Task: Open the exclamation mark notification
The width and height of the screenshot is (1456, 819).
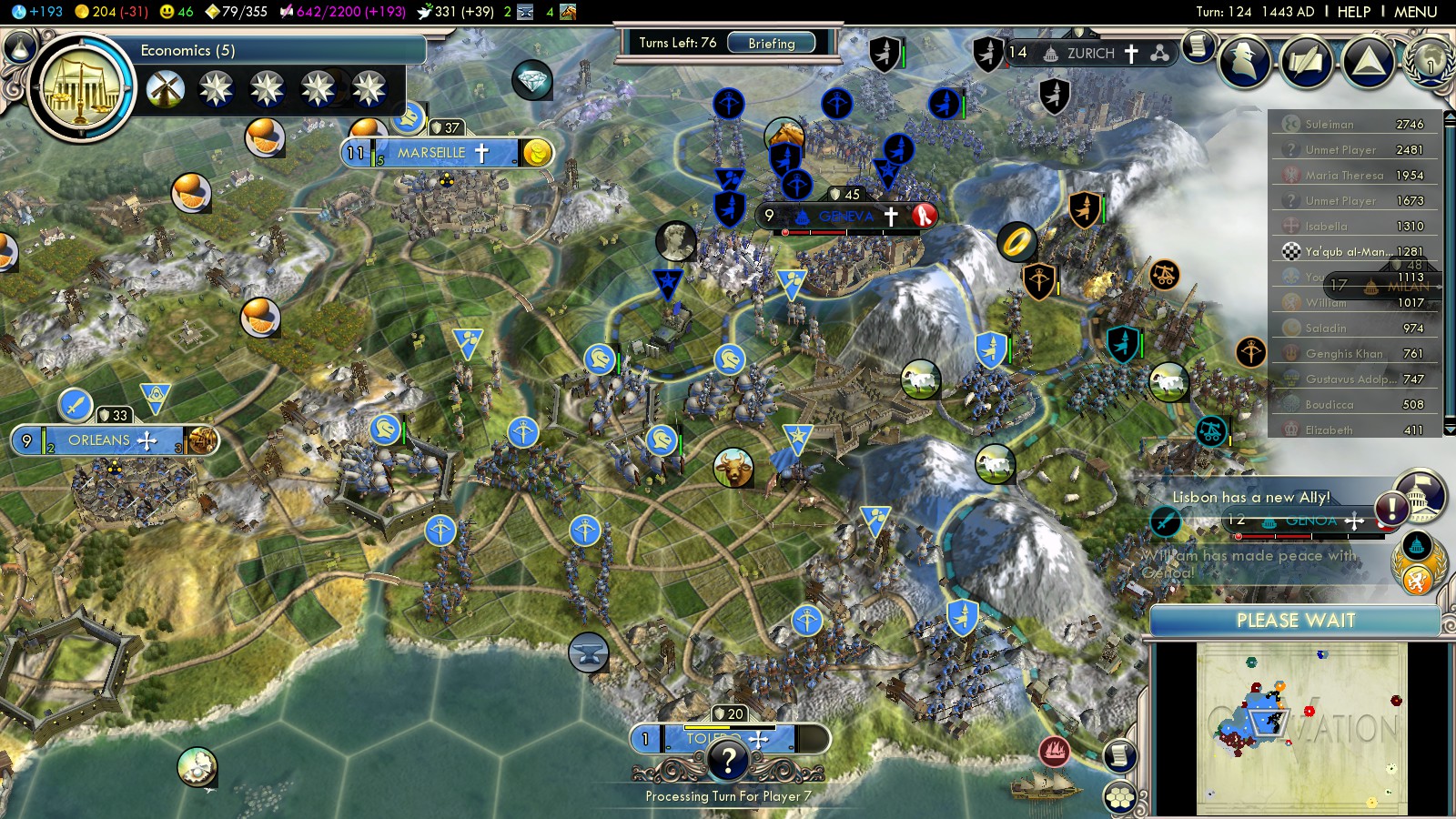Action: coord(1391,508)
